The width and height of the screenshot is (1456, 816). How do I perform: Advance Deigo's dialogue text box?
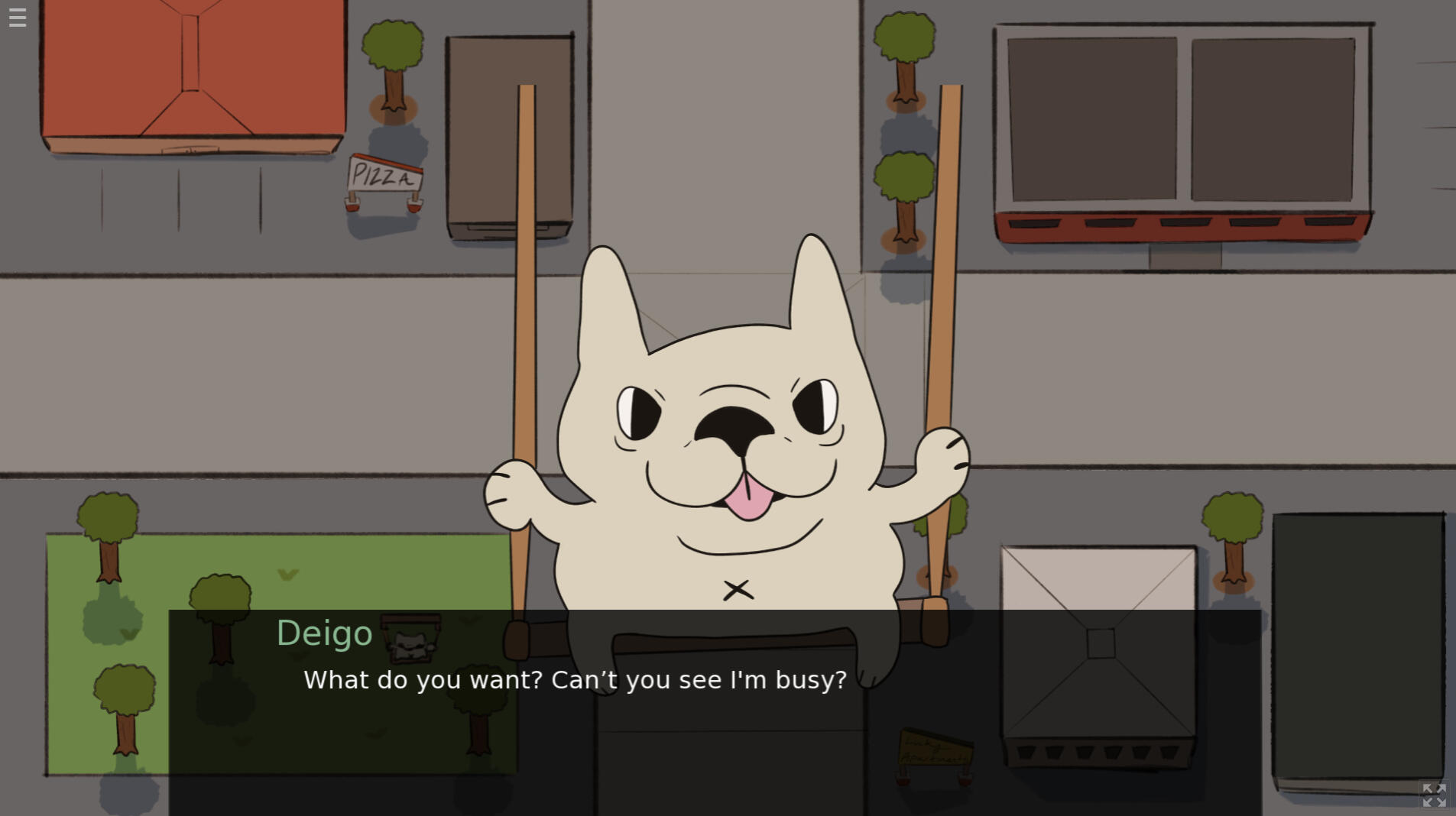pos(714,711)
